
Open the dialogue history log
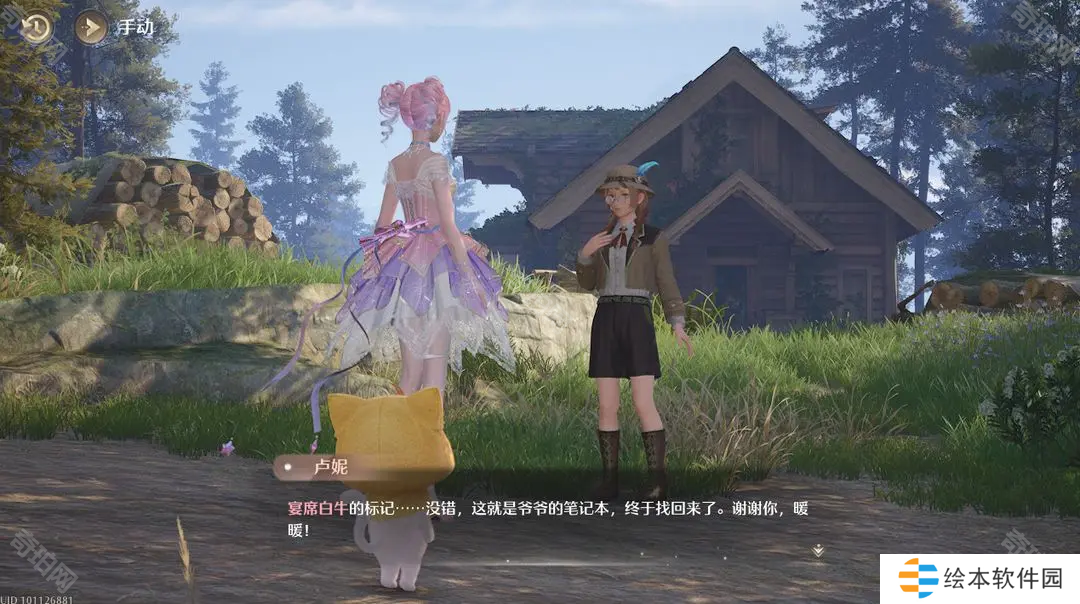tap(37, 27)
